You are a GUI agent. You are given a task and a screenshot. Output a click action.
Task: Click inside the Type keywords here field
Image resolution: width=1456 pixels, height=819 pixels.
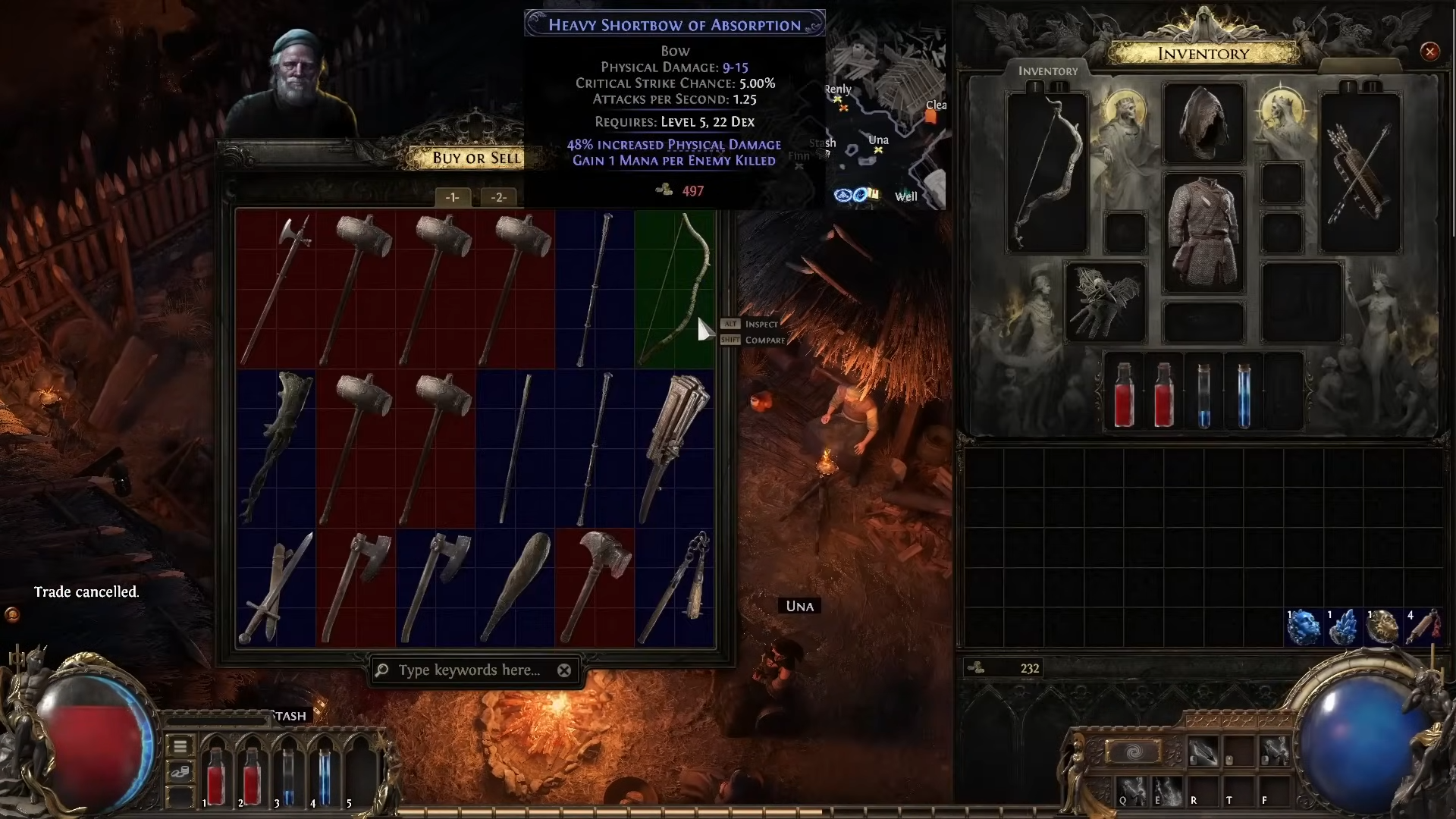(470, 670)
